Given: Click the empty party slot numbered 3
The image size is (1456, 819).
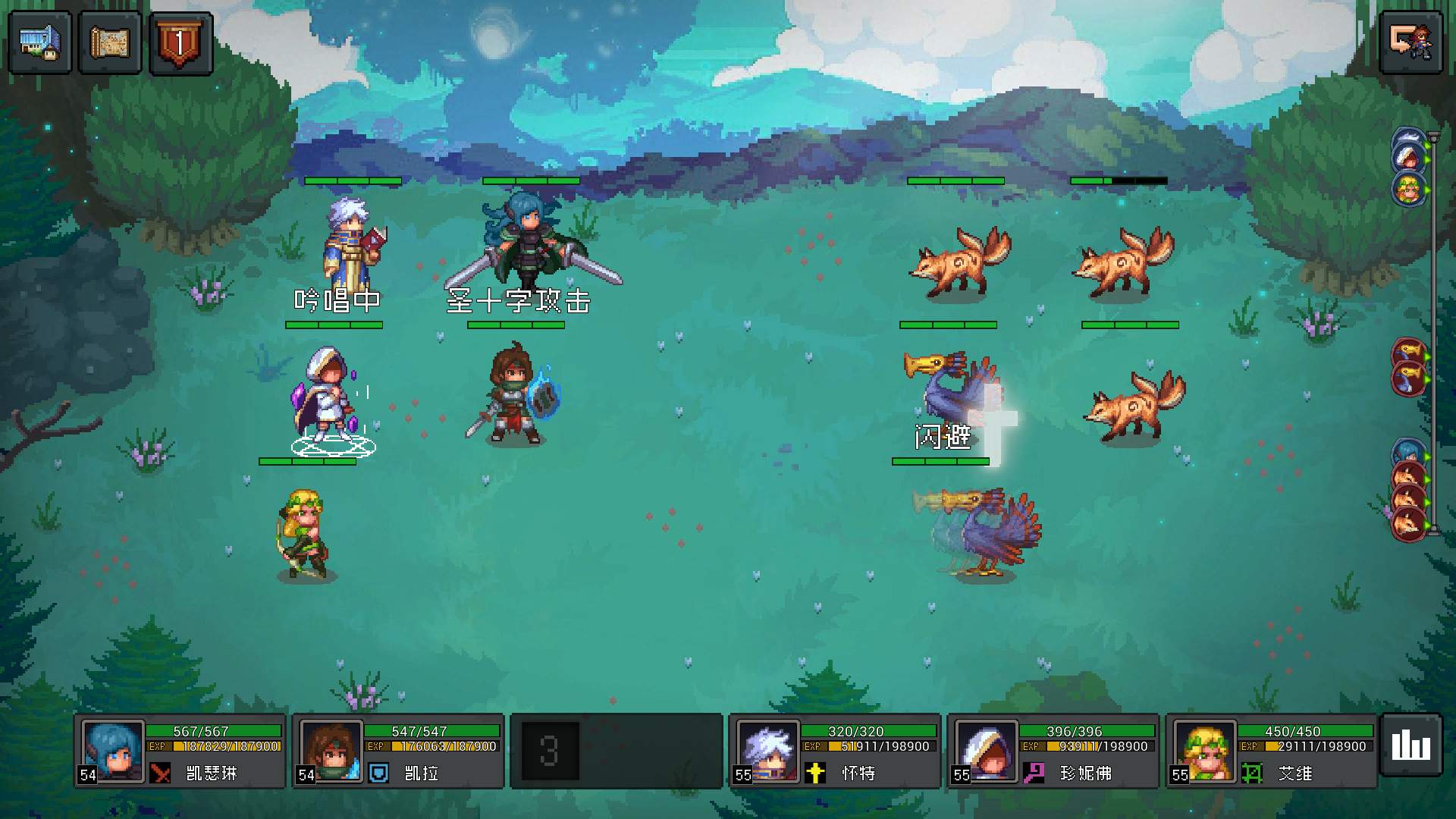Looking at the screenshot, I should (616, 752).
